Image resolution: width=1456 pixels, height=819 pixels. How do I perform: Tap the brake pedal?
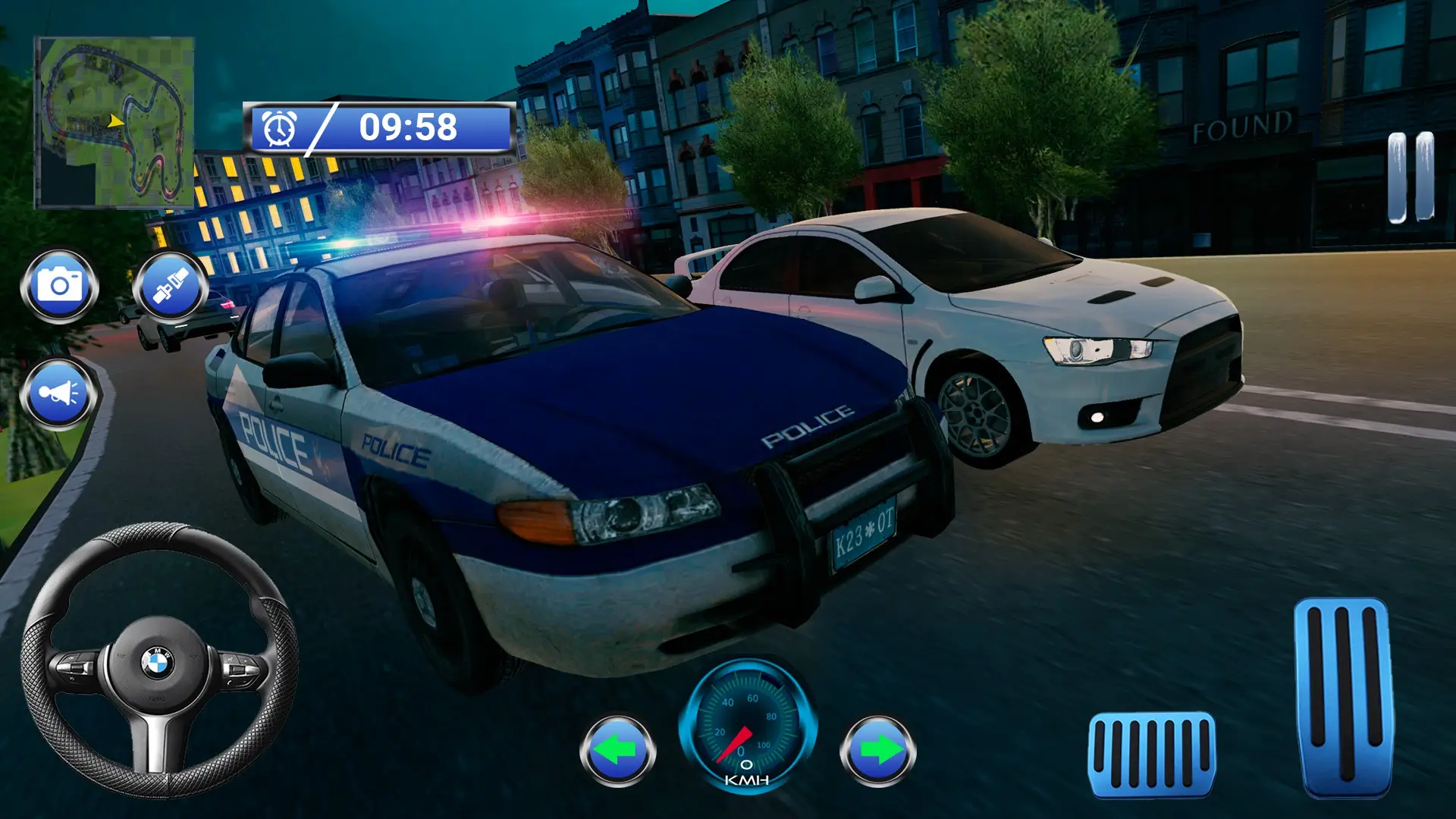tap(1151, 755)
